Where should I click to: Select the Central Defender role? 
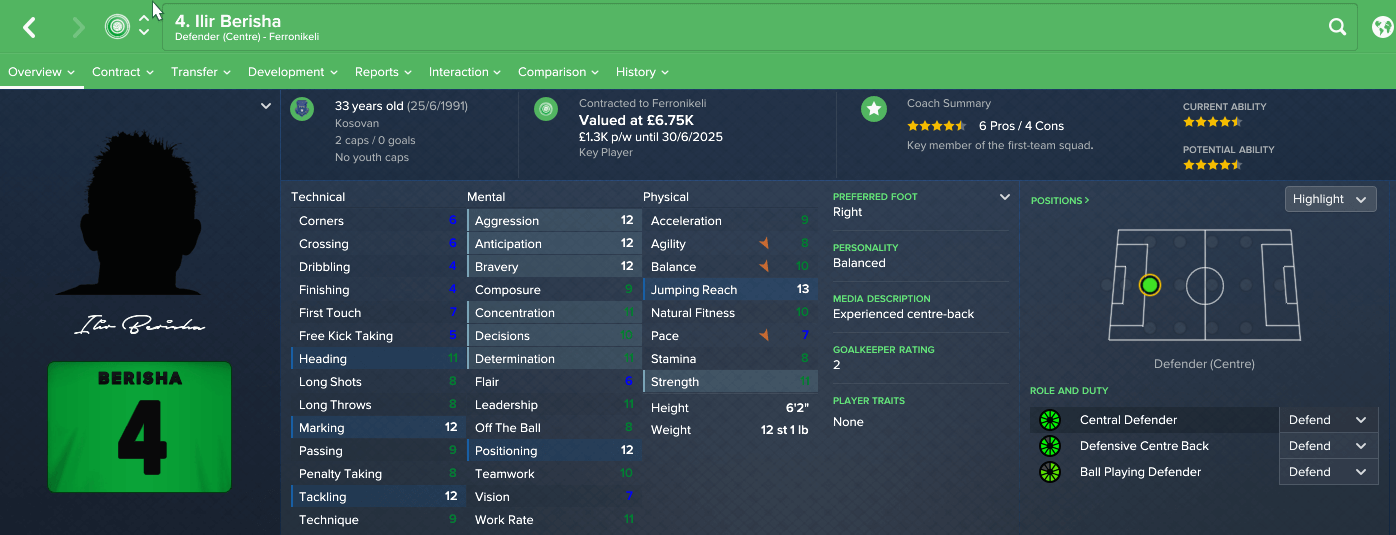pos(1128,420)
